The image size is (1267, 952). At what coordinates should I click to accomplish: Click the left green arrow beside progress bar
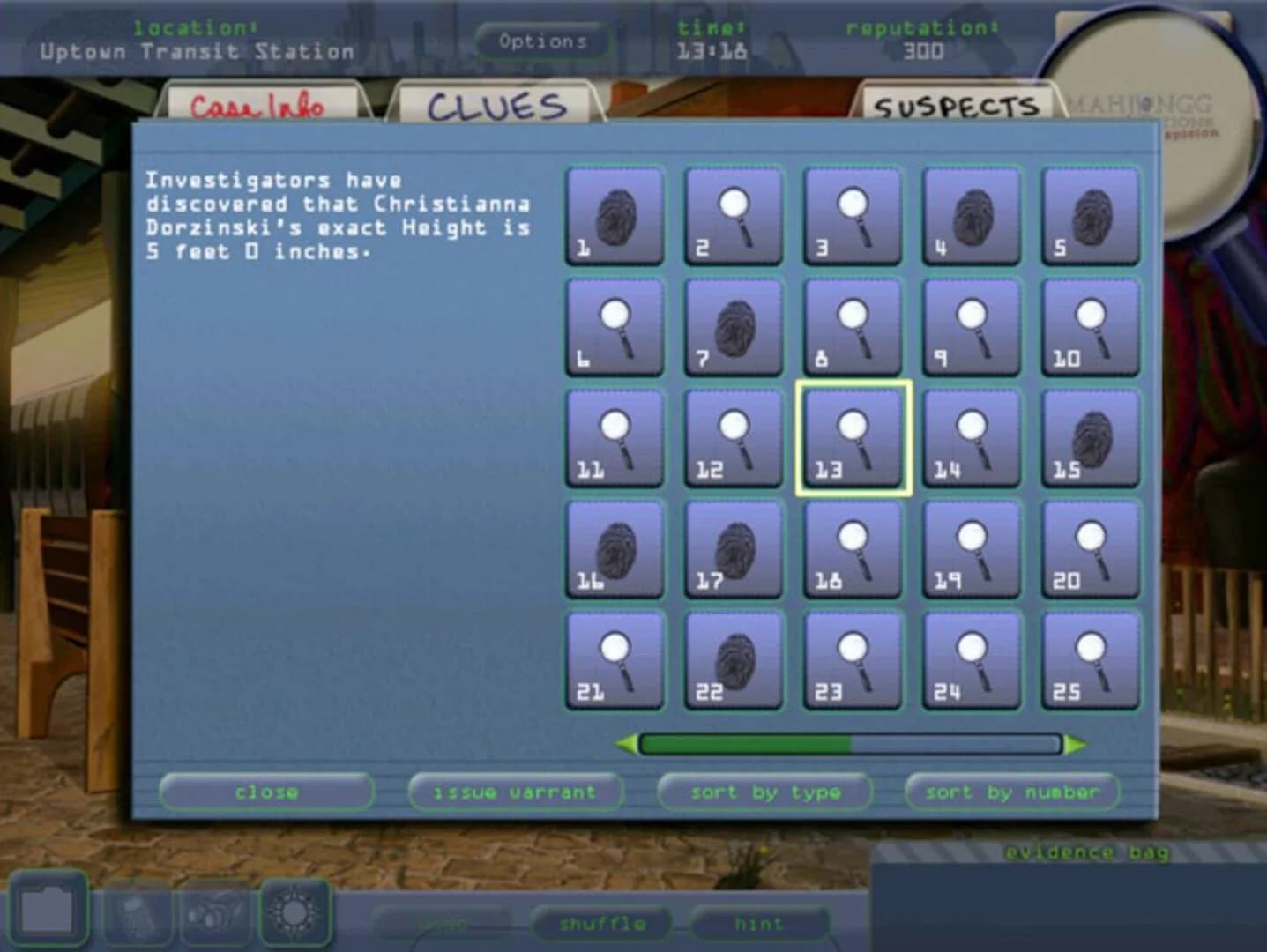(627, 745)
